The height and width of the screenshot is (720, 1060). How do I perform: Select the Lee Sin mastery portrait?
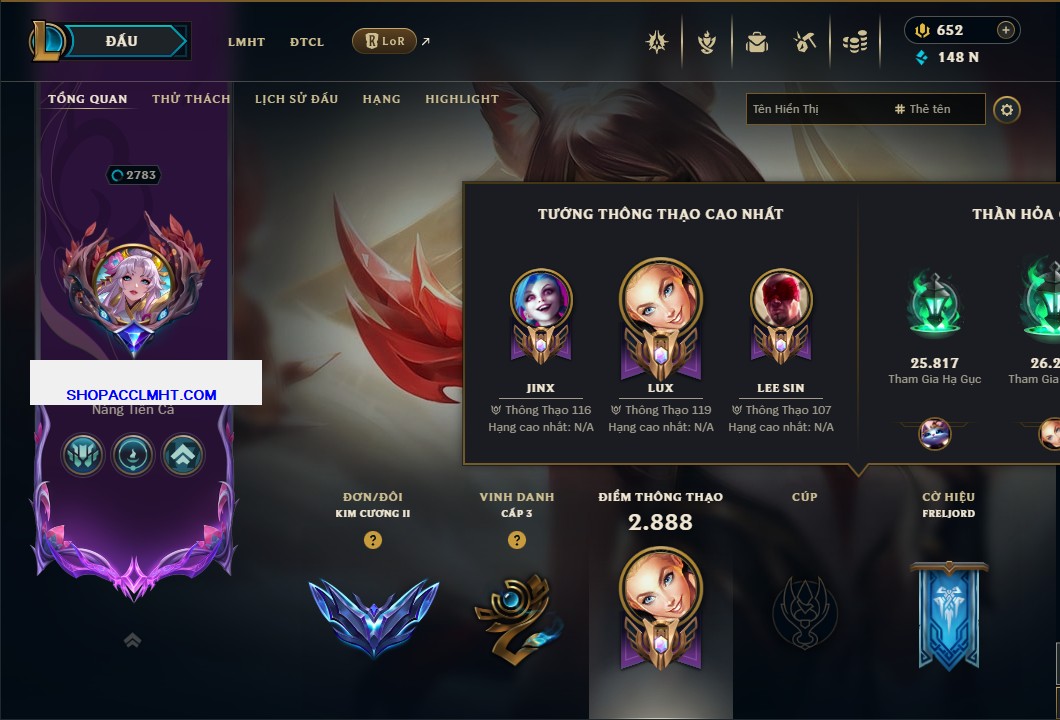pos(780,299)
